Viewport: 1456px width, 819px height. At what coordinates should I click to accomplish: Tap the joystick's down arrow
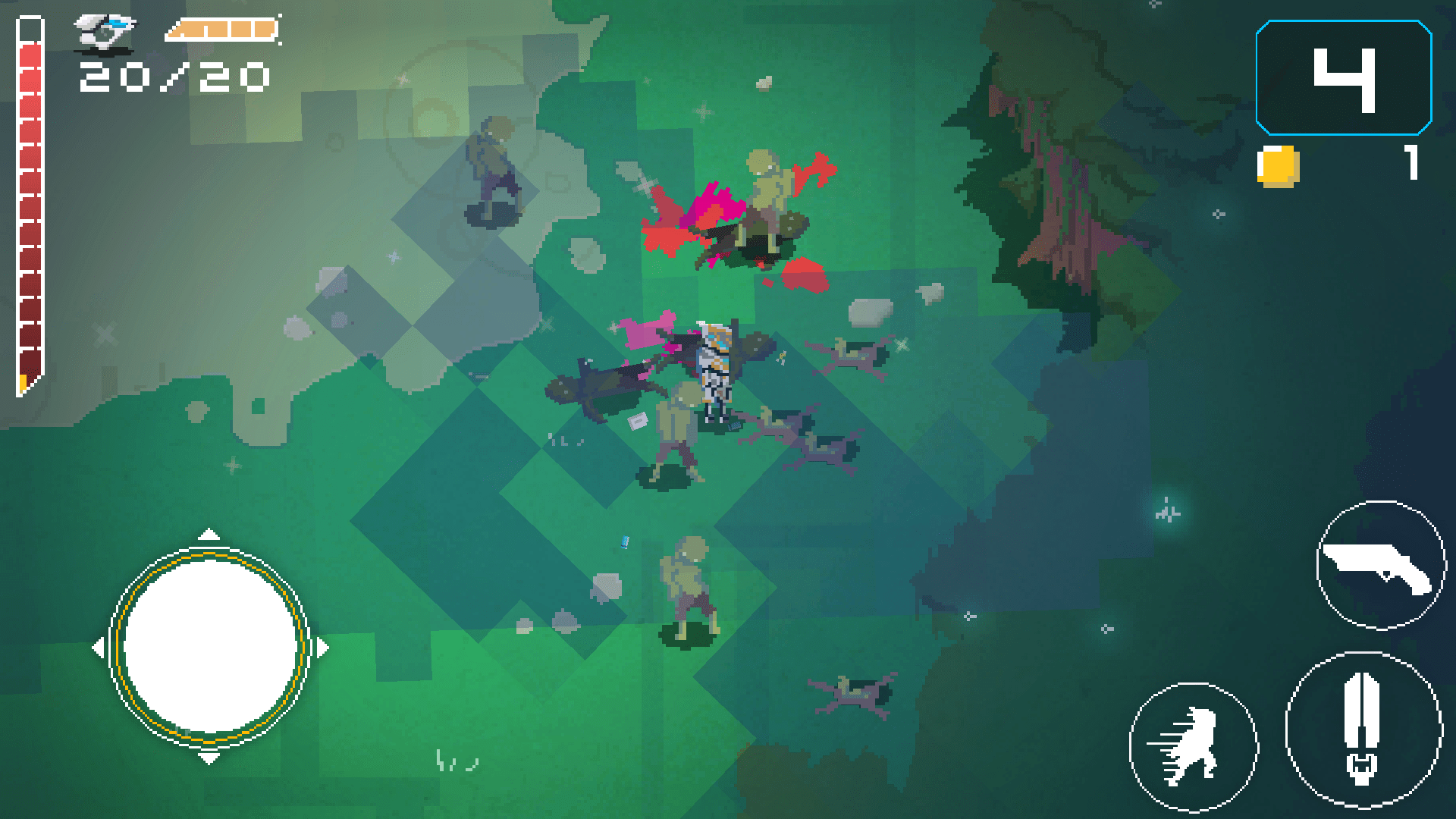point(209,758)
